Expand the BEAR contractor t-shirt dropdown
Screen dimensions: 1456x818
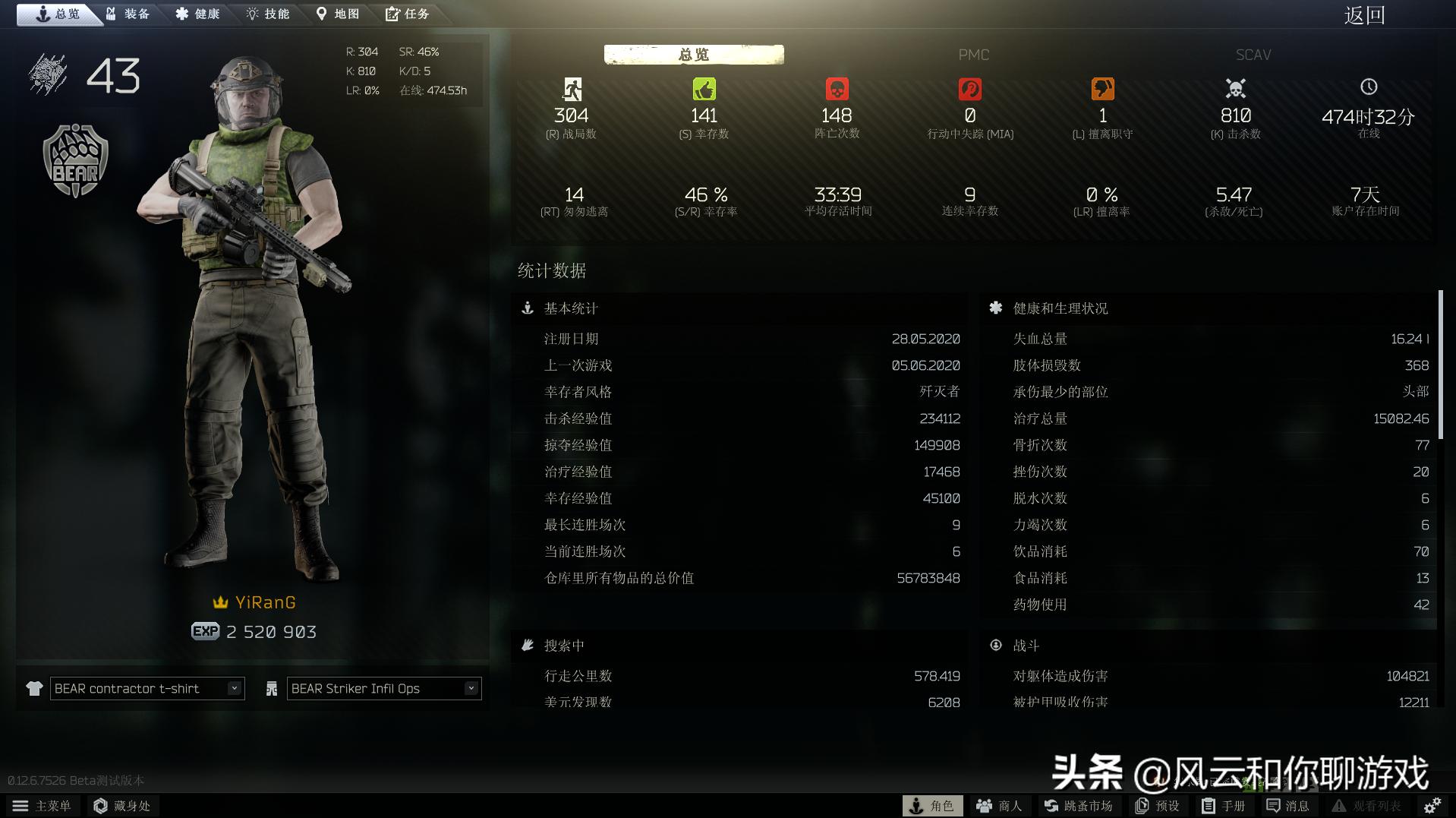[x=235, y=688]
